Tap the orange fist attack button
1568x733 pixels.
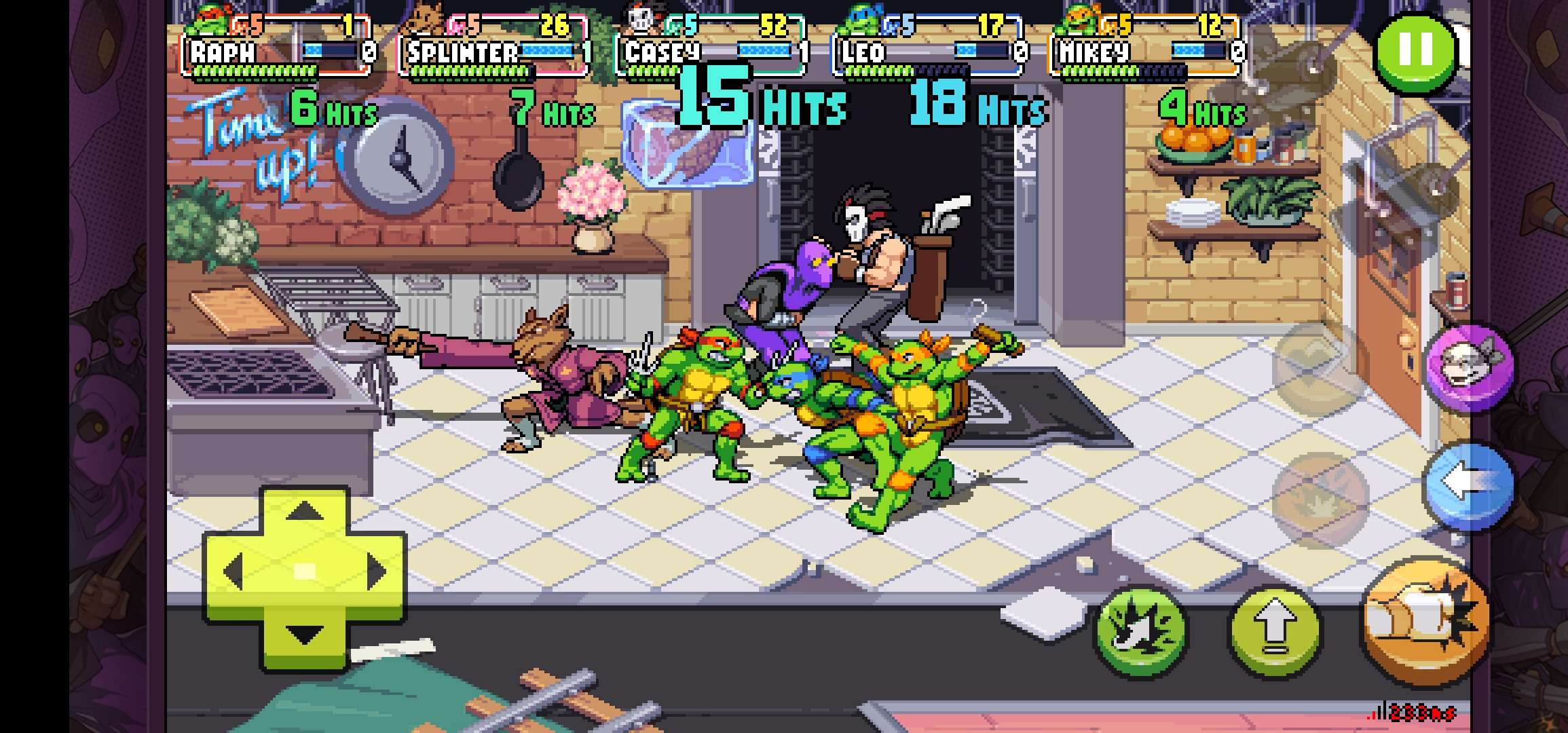(x=1427, y=622)
